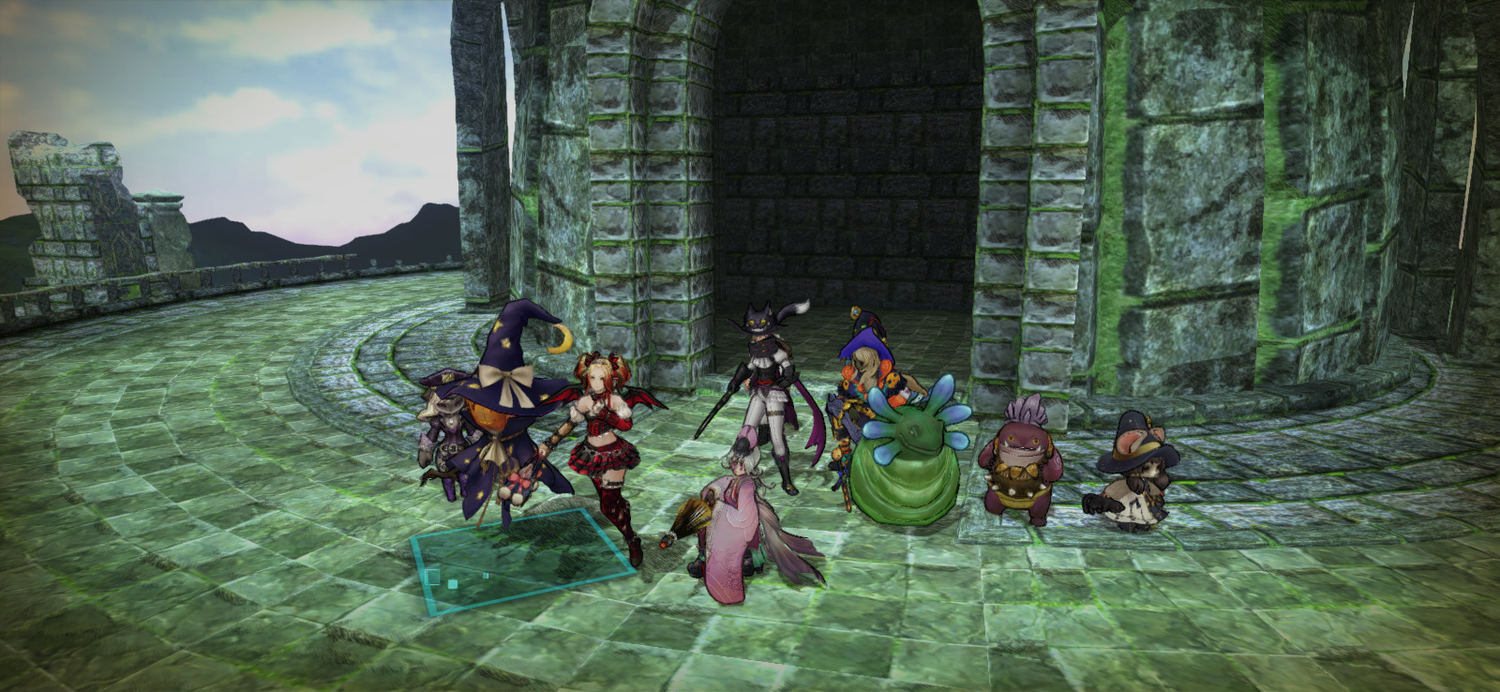The image size is (1500, 692).
Task: Select the cyan highlighted floor tile
Action: [x=520, y=562]
